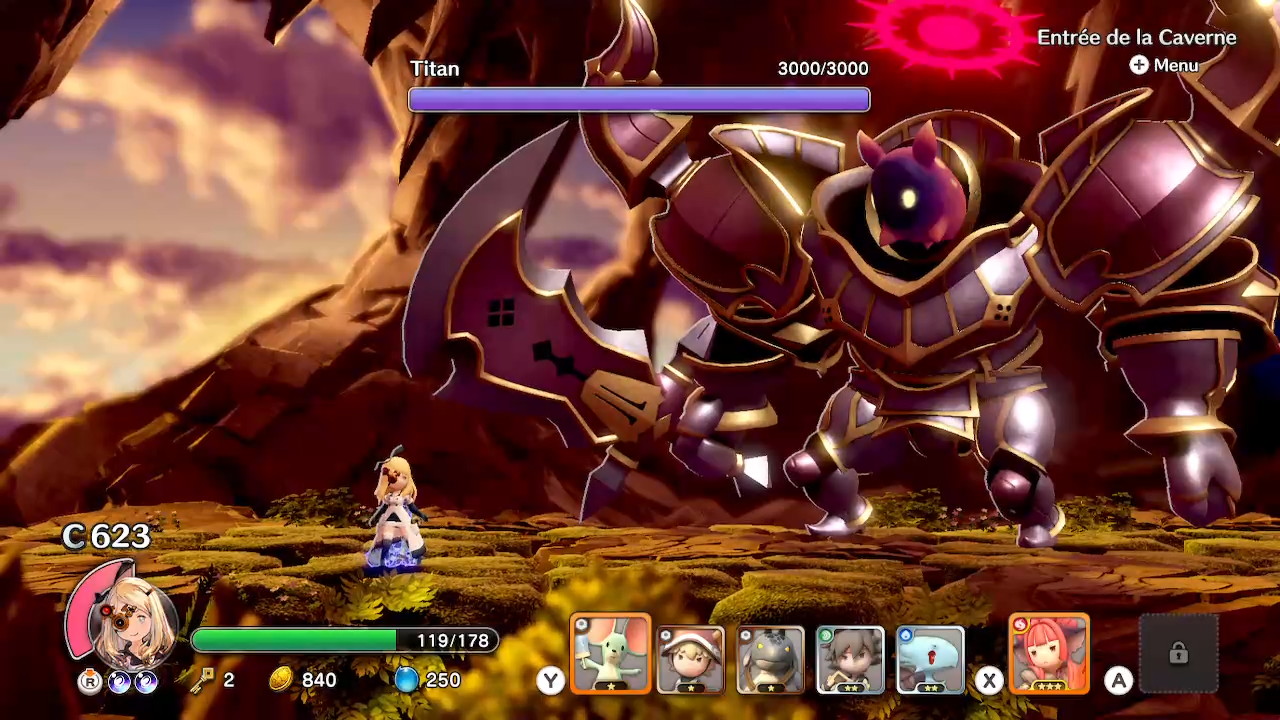
Task: Select the green rabbit character card
Action: [x=610, y=655]
